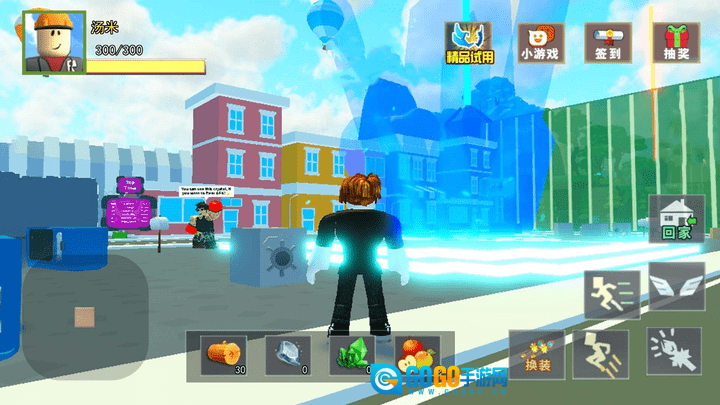This screenshot has width=720, height=405.
Task: Open the 精品试用 premium trial menu
Action: 470,43
